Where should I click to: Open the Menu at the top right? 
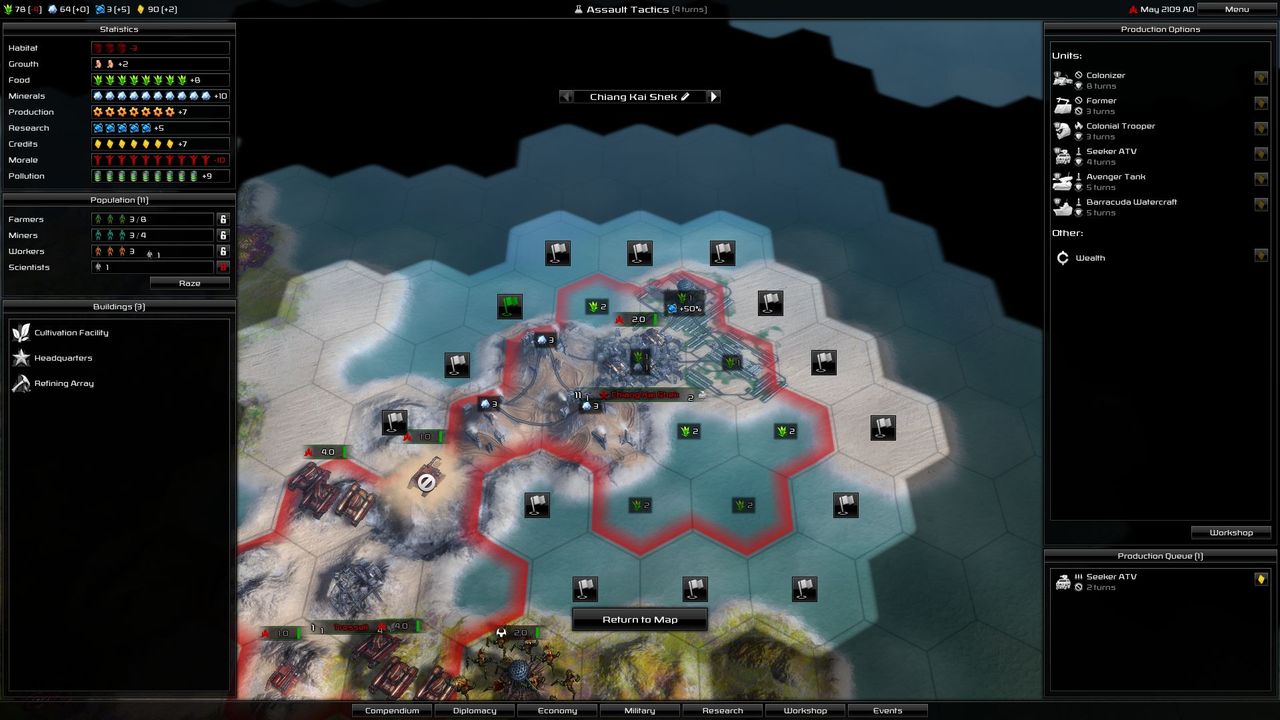tap(1235, 8)
